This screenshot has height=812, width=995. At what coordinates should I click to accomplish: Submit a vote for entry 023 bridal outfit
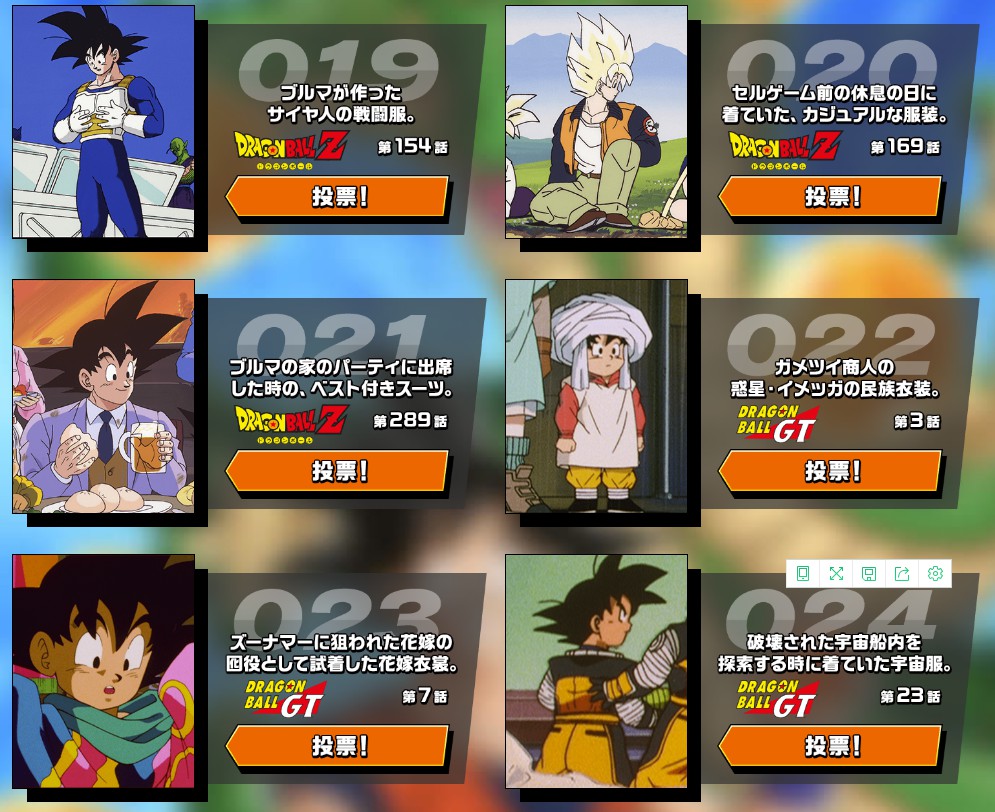[x=338, y=746]
